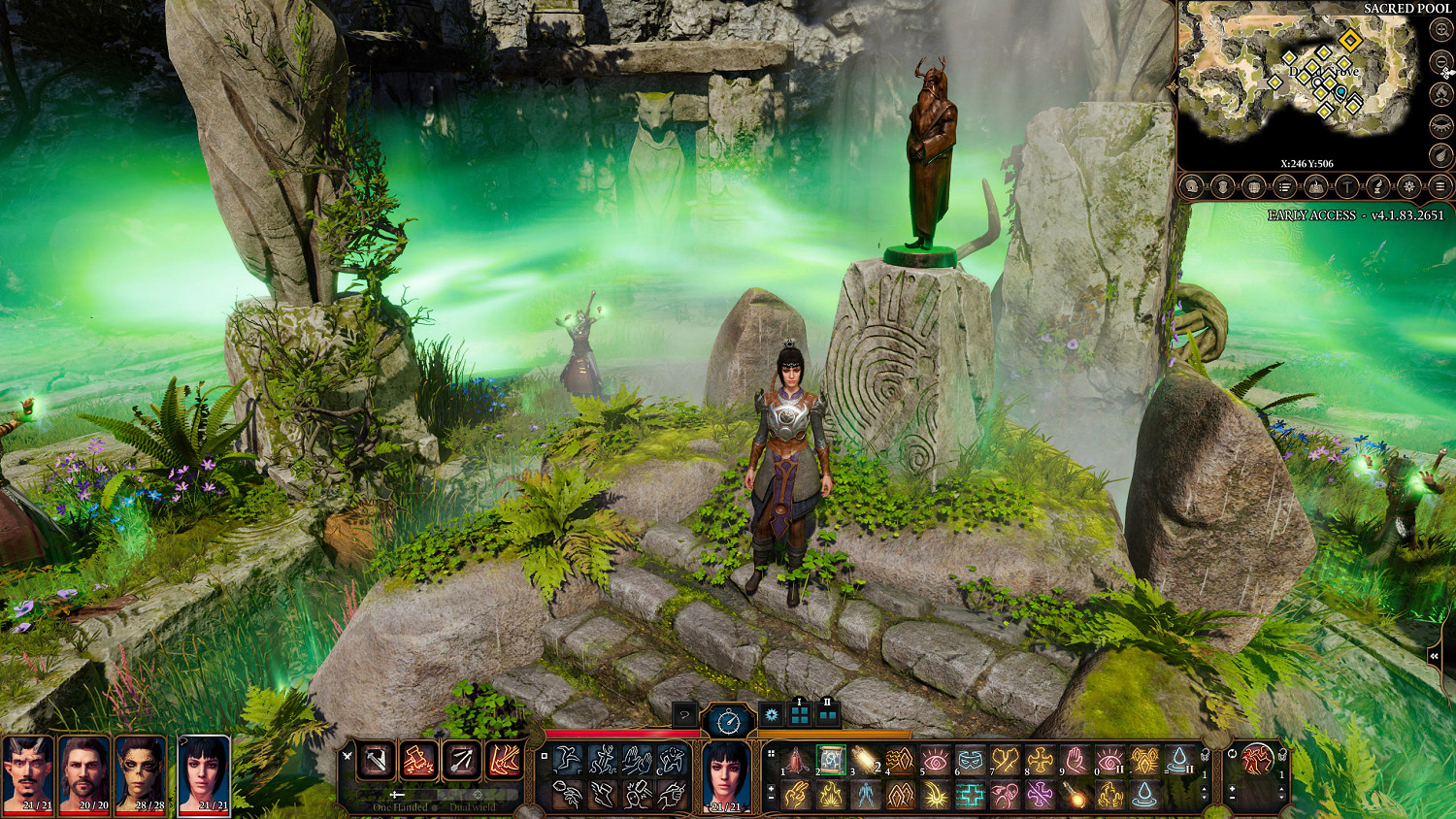This screenshot has width=1456, height=819.
Task: Switch to the masked companion portrait
Action: (x=142, y=771)
